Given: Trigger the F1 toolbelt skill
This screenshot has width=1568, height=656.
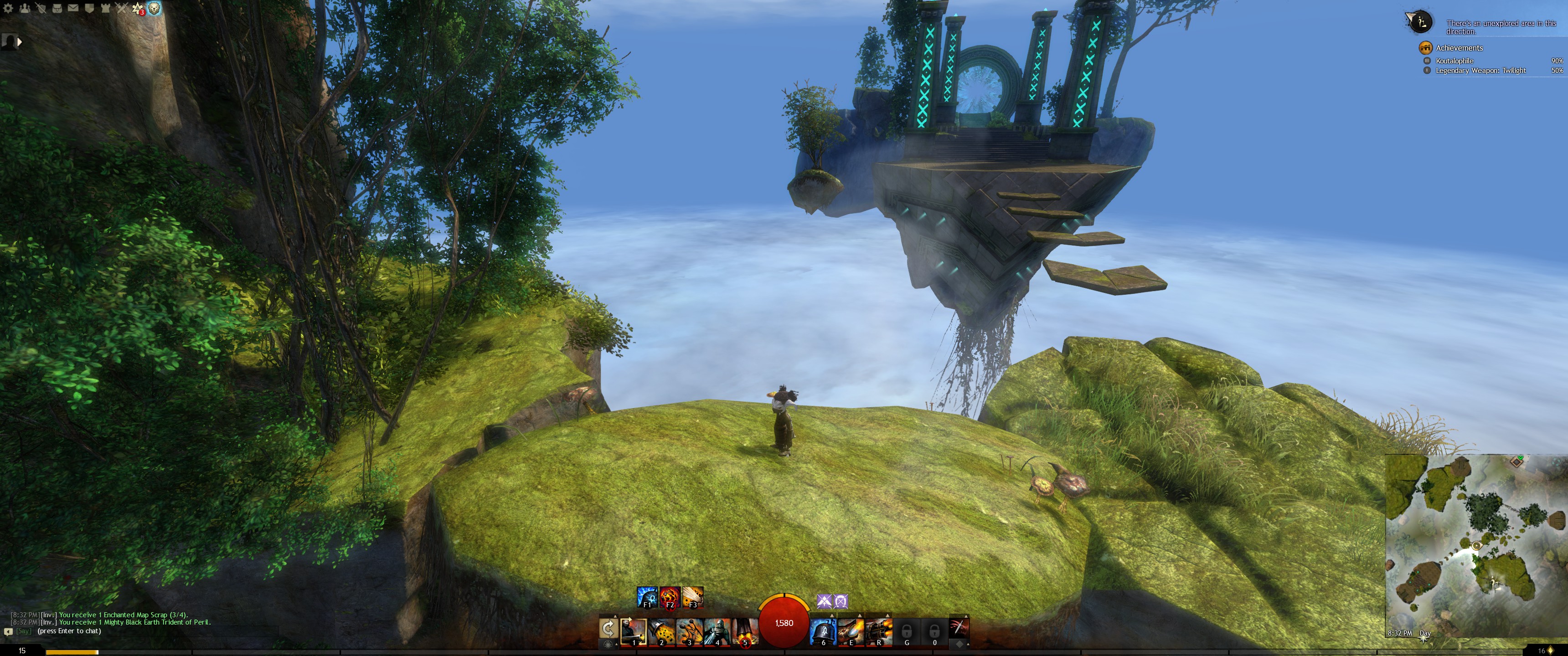Looking at the screenshot, I should click(x=646, y=597).
